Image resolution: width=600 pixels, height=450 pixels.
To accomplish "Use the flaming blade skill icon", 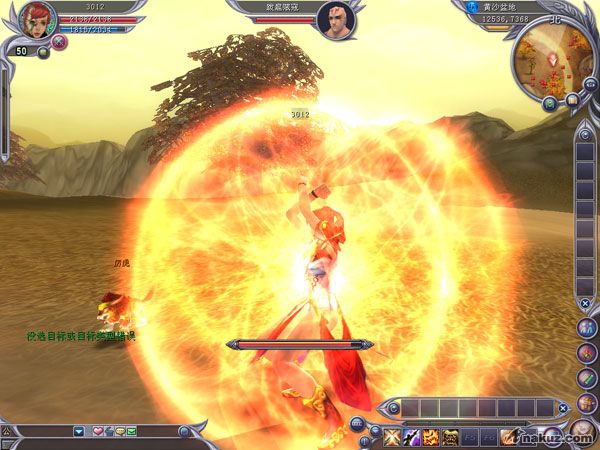I will click(511, 436).
